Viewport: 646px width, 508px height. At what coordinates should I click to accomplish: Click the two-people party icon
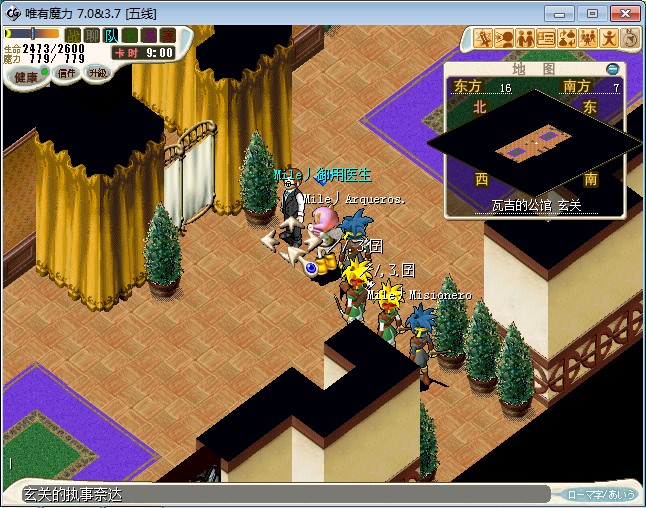(525, 39)
